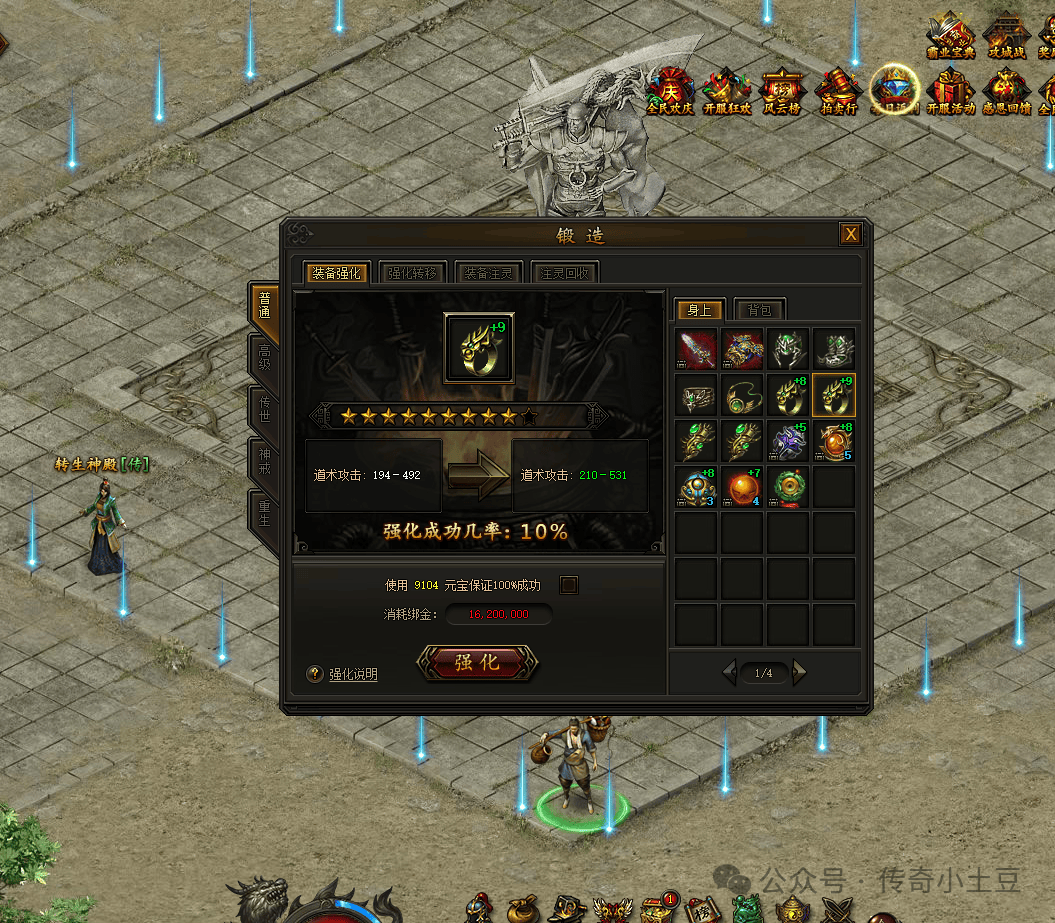Open the 风云榜 ranking icon
The image size is (1055, 923).
pyautogui.click(x=781, y=90)
